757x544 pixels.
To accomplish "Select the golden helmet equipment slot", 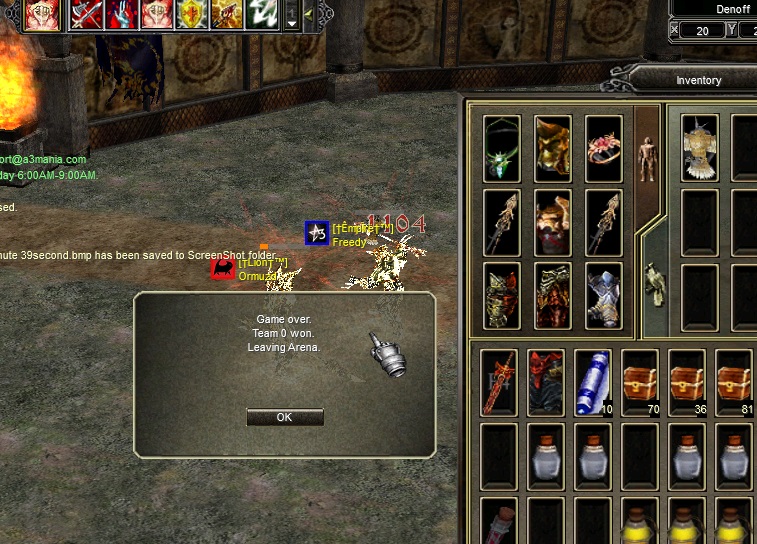I will 553,148.
